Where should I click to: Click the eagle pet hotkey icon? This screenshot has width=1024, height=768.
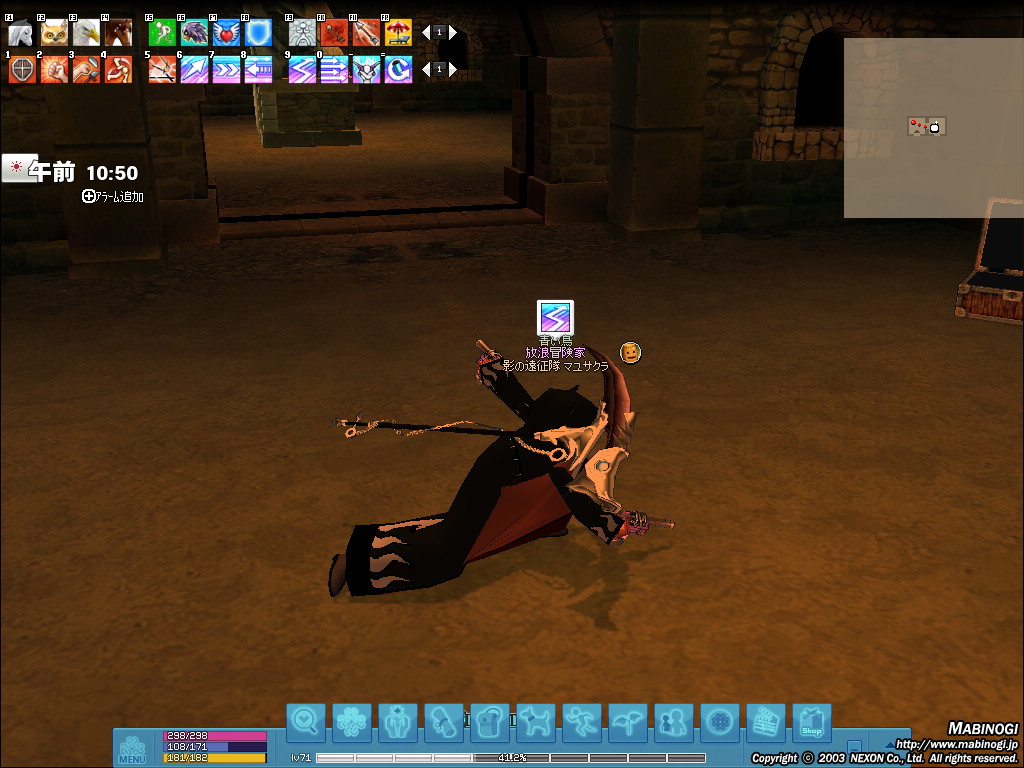(x=86, y=34)
